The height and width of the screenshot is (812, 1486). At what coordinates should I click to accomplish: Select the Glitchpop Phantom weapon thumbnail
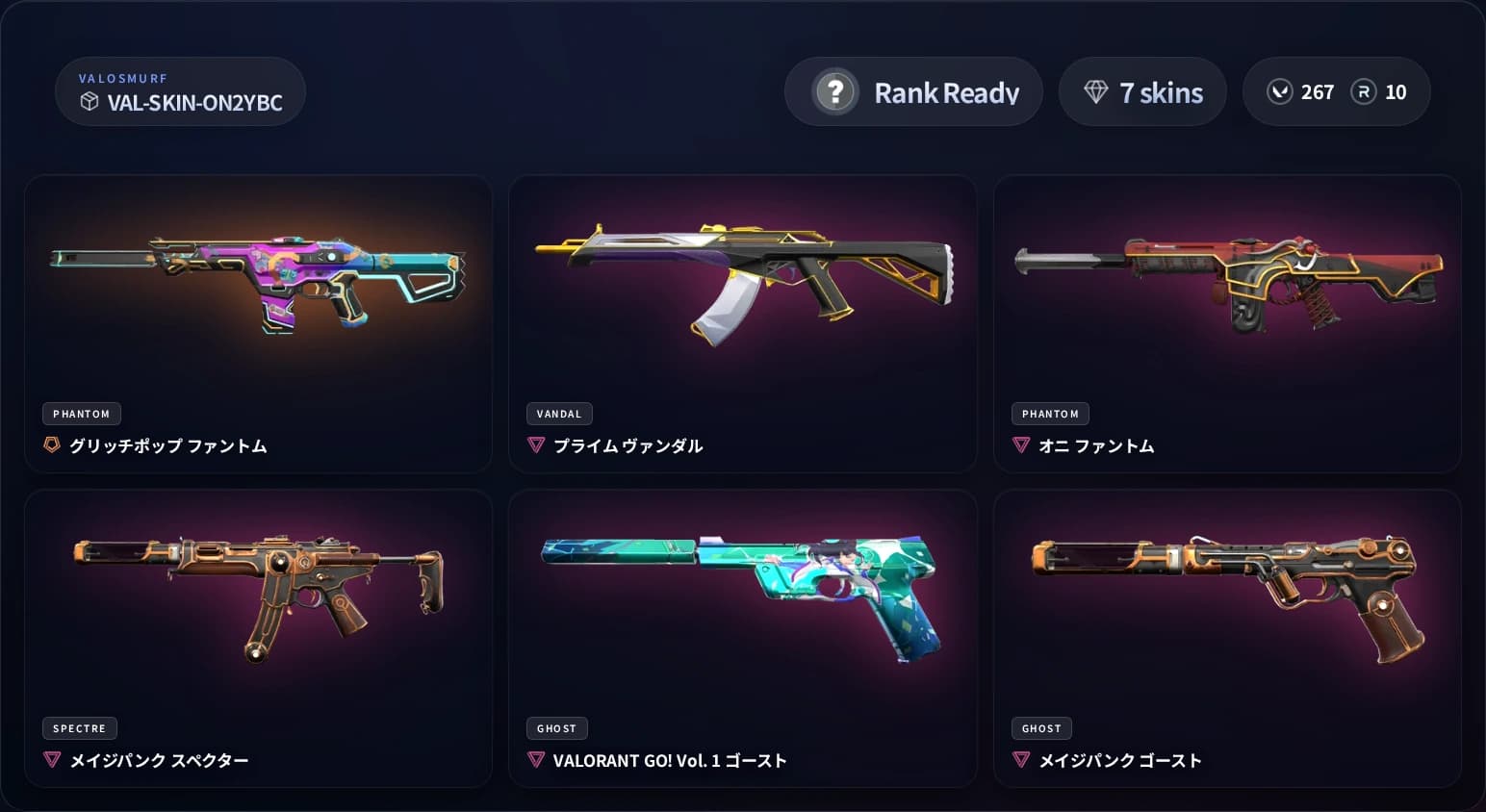point(258,279)
